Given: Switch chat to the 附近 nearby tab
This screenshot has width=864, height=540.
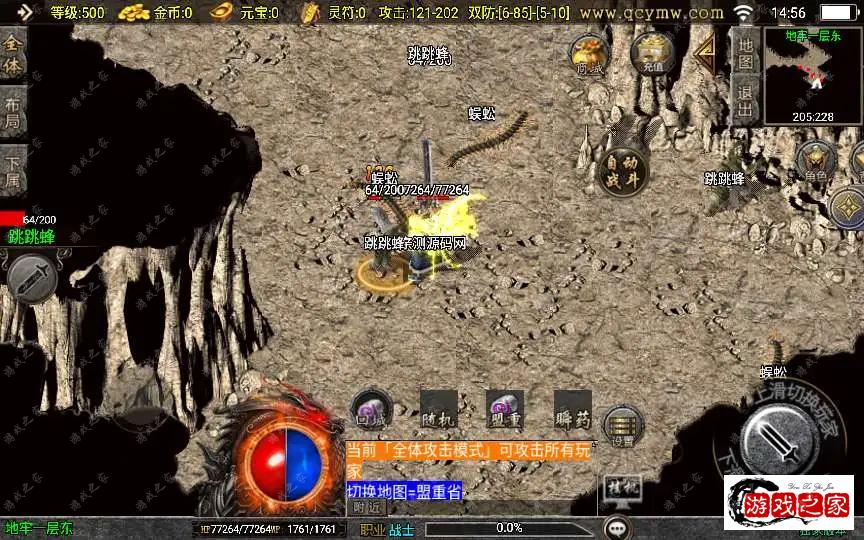Looking at the screenshot, I should pyautogui.click(x=367, y=507).
